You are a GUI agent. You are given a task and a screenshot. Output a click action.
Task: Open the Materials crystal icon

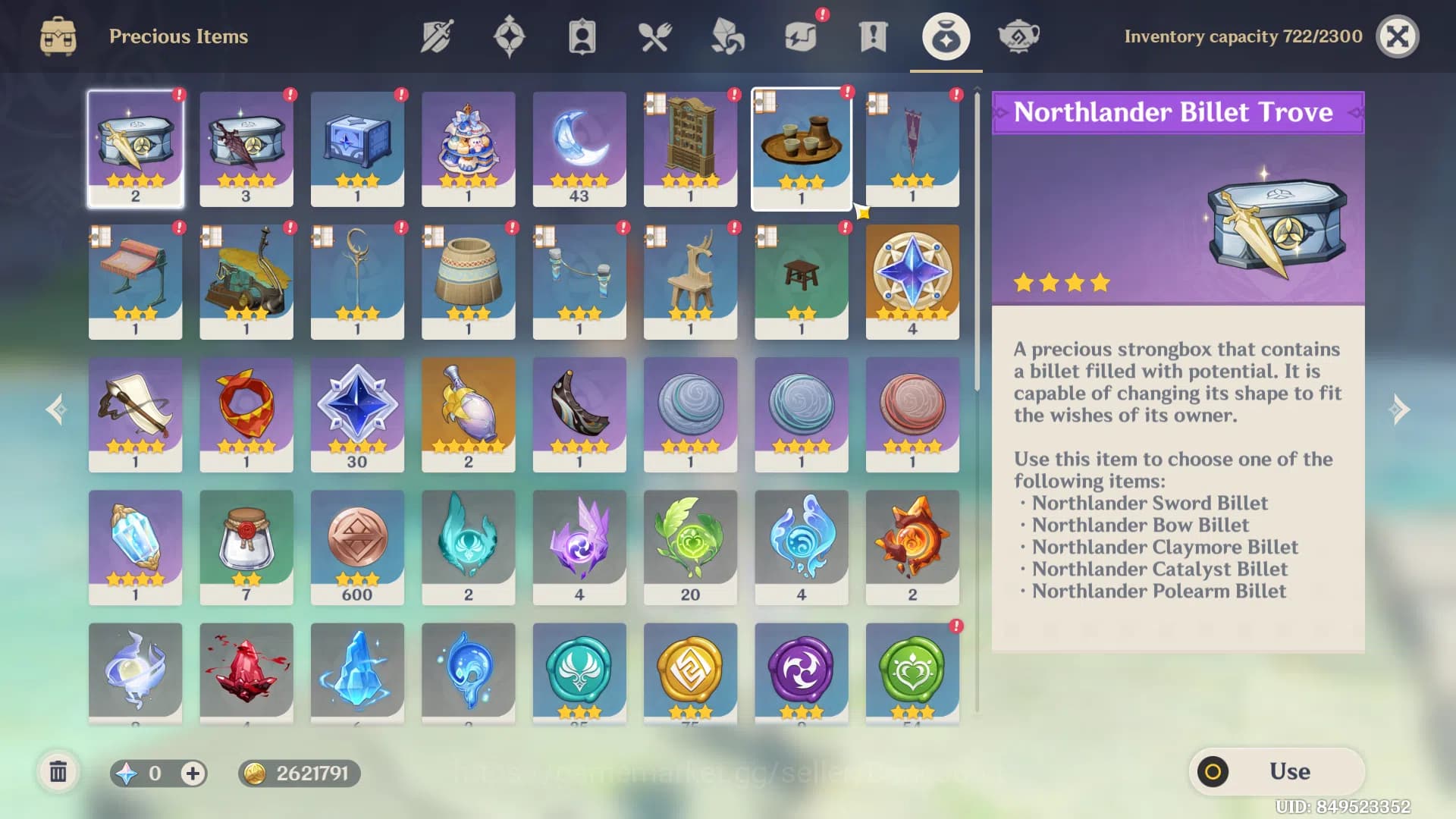click(726, 36)
